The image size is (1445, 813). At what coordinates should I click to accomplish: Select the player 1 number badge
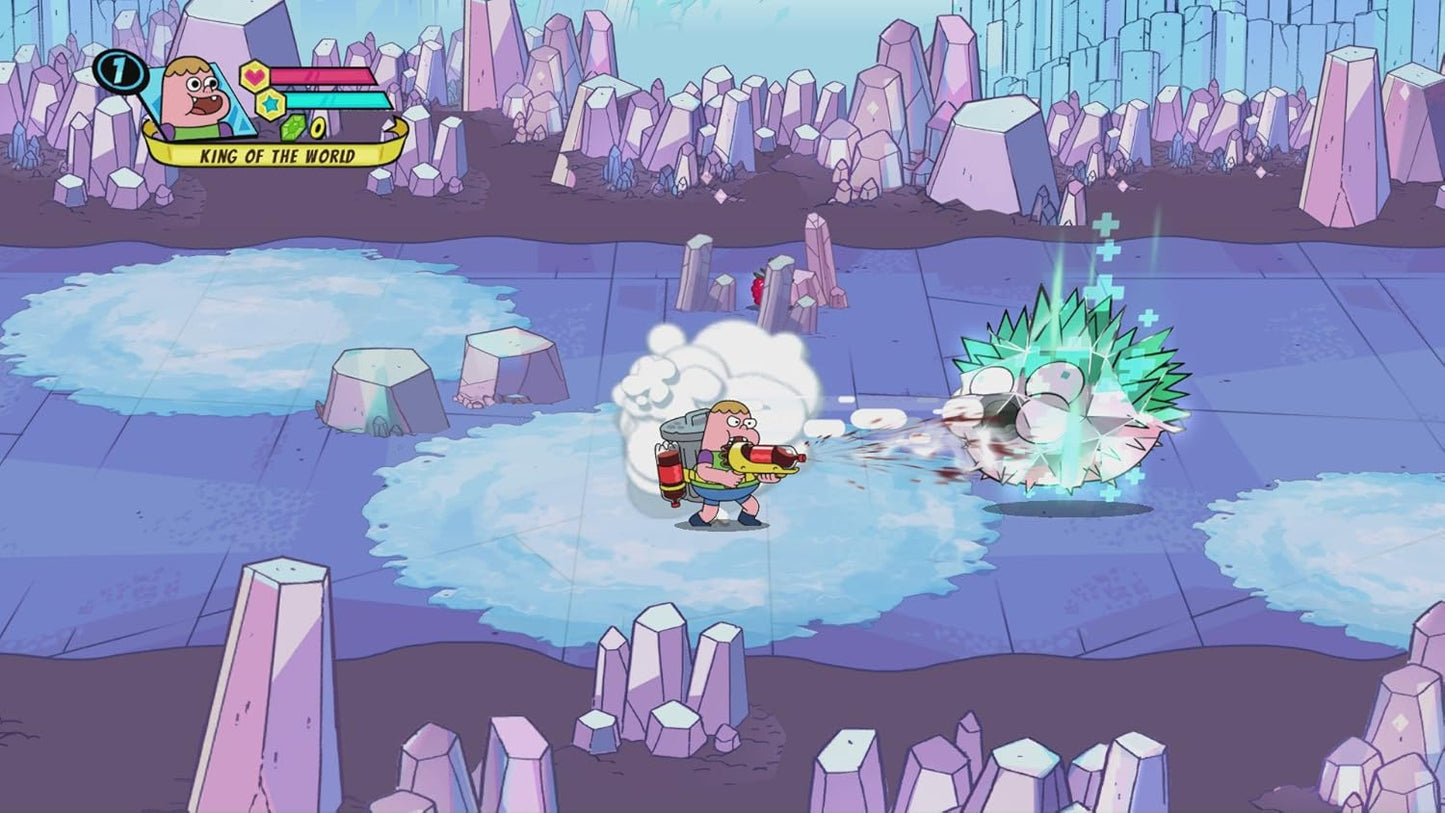119,74
